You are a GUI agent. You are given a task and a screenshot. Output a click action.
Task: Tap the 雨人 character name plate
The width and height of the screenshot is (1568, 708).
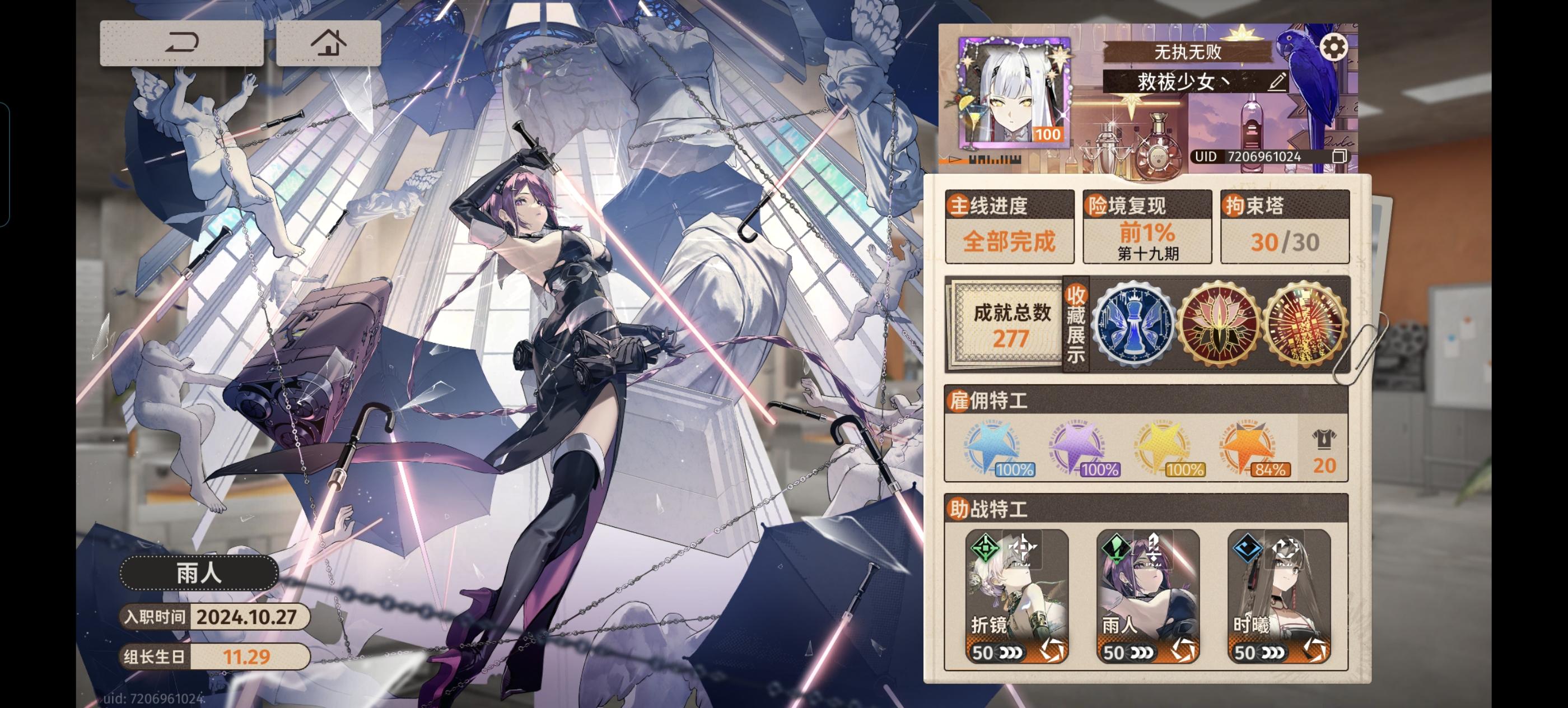pyautogui.click(x=197, y=573)
